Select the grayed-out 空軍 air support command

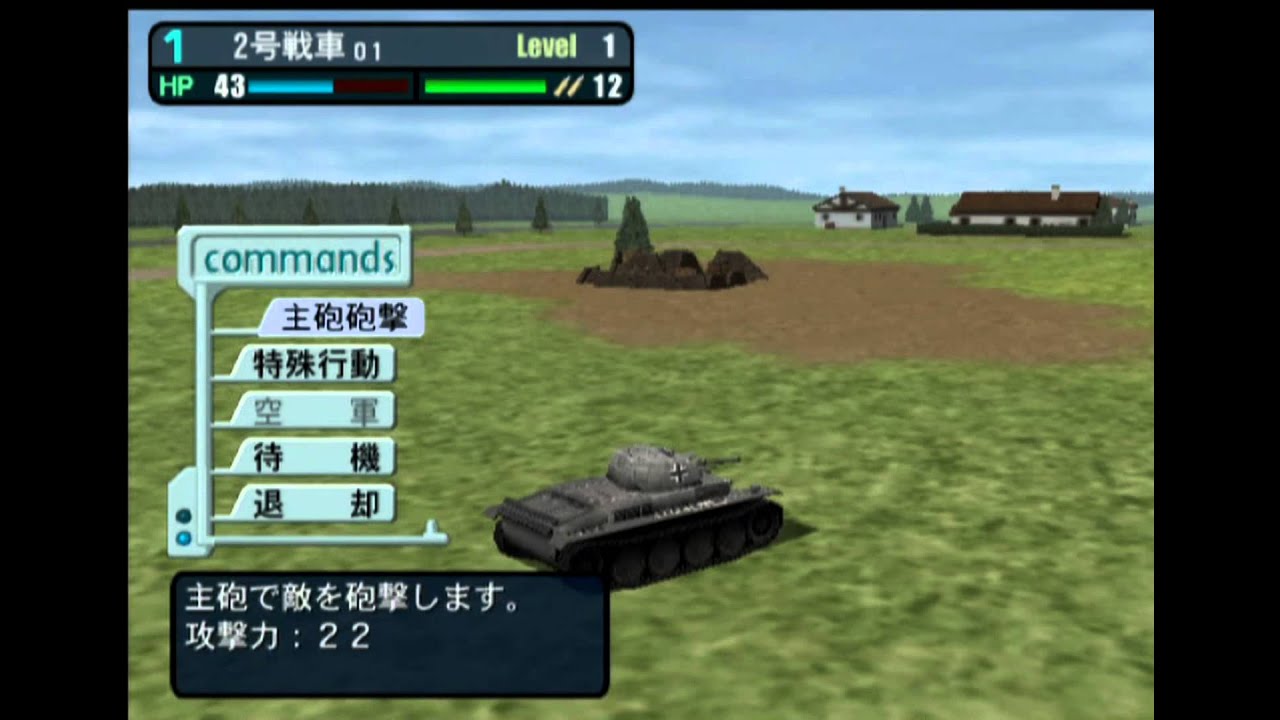(316, 409)
